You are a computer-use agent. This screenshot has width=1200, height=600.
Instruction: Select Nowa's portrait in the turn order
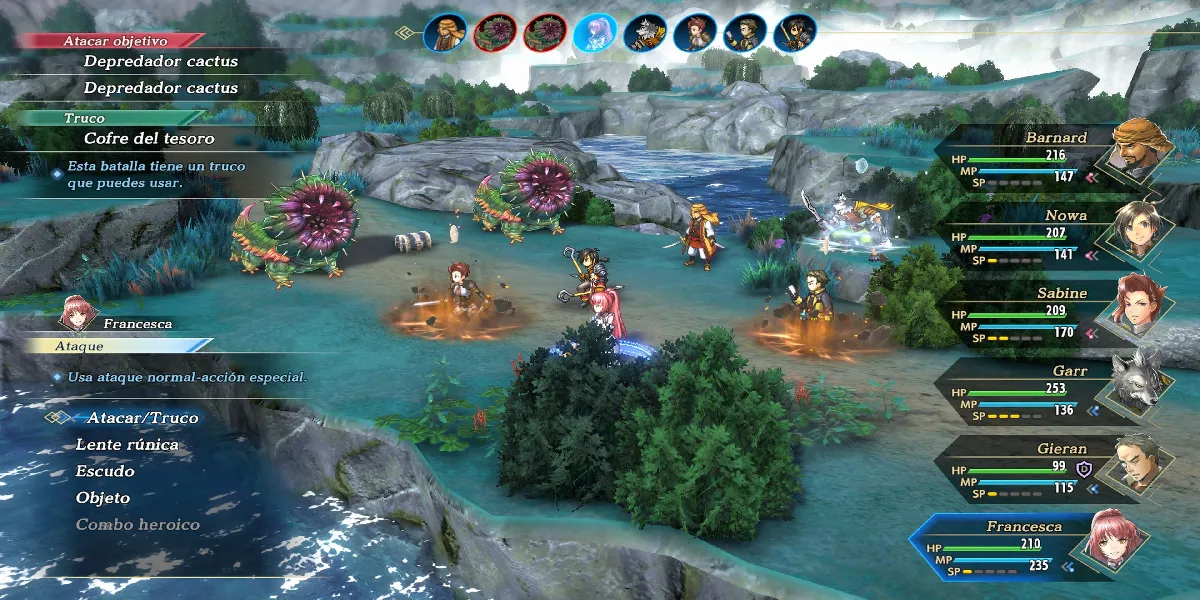click(795, 33)
